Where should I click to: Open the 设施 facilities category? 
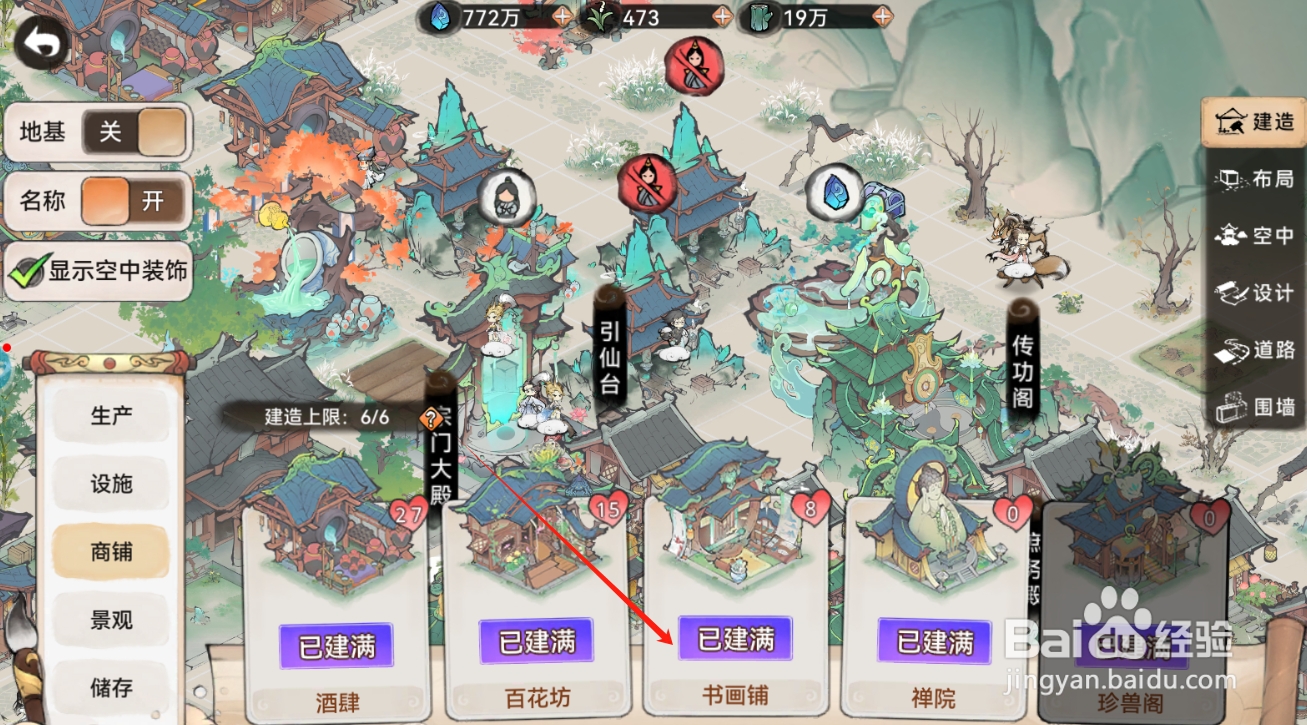click(x=110, y=483)
